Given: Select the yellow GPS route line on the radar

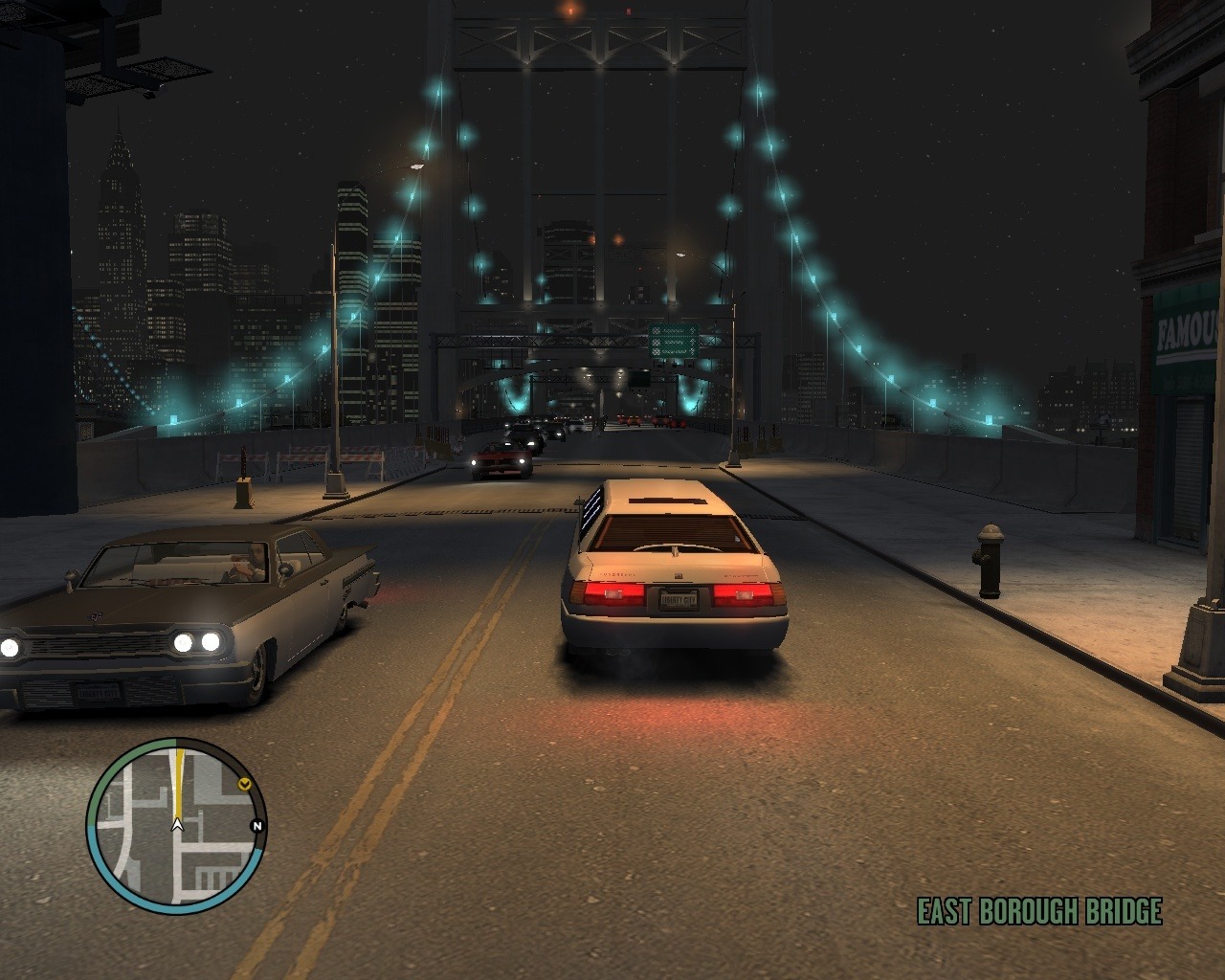Looking at the screenshot, I should (178, 778).
